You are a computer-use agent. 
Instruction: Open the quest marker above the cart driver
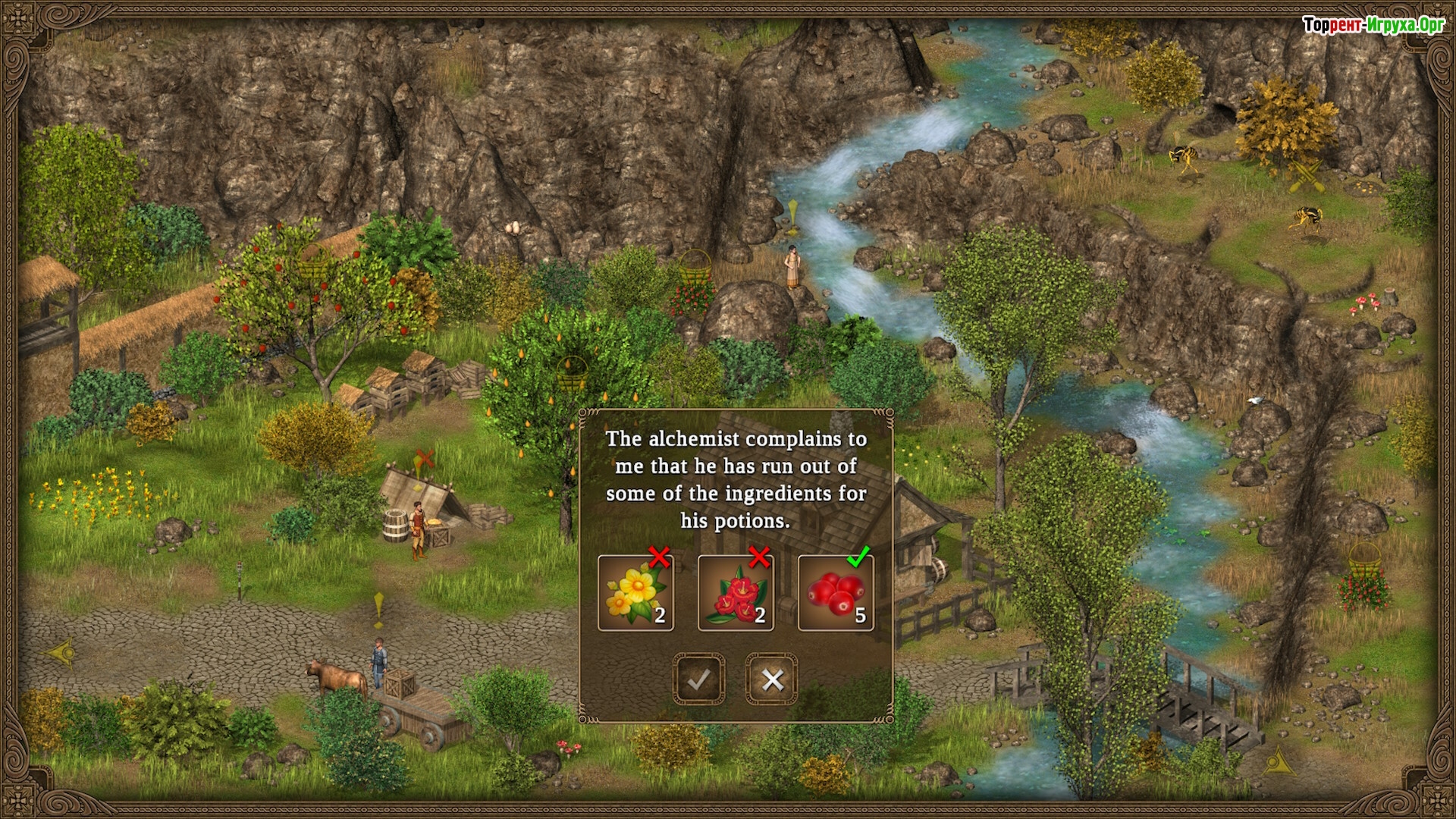pyautogui.click(x=378, y=609)
